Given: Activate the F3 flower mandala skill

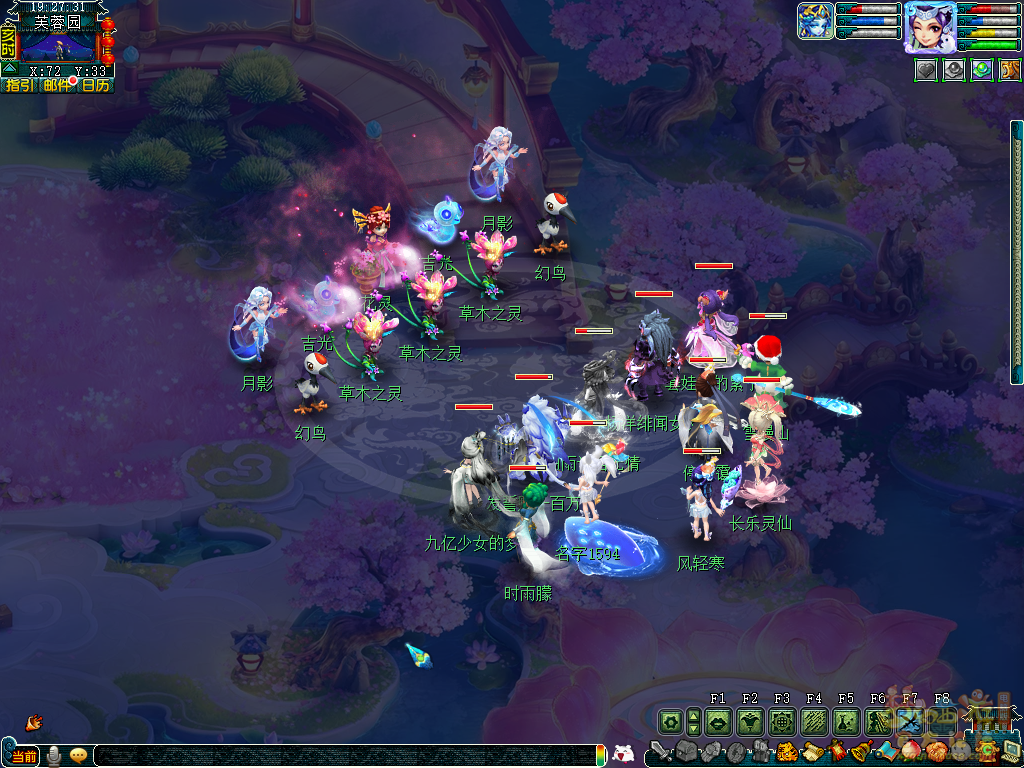Looking at the screenshot, I should tap(782, 721).
